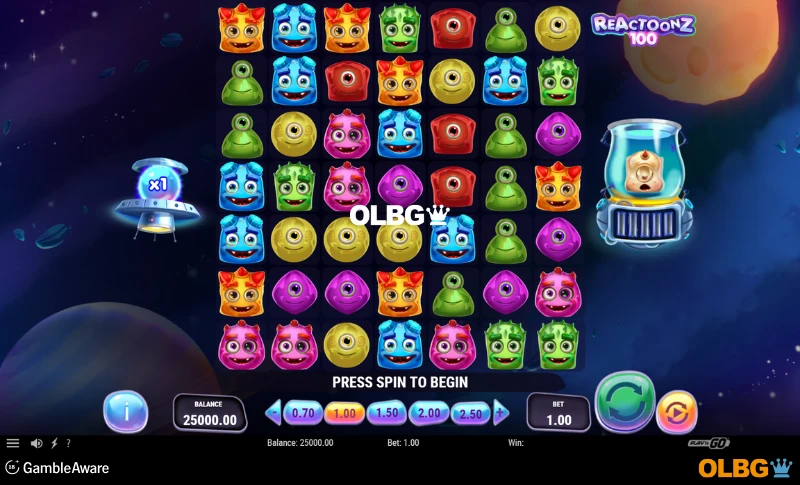Screen dimensions: 800x485
Task: Choose the 1.00 bet amount
Action: [x=344, y=412]
